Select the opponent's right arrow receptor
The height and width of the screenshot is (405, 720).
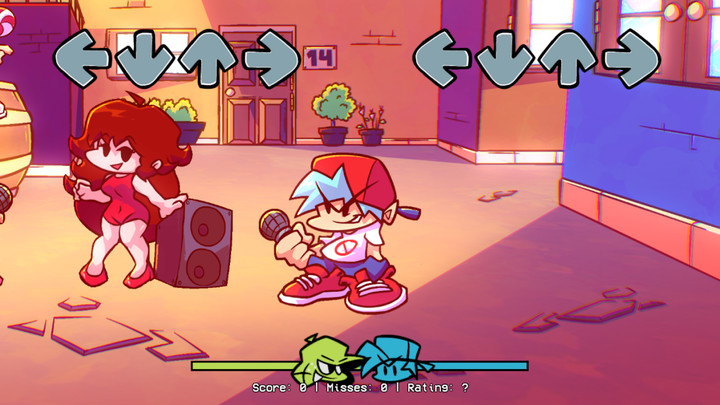(271, 58)
